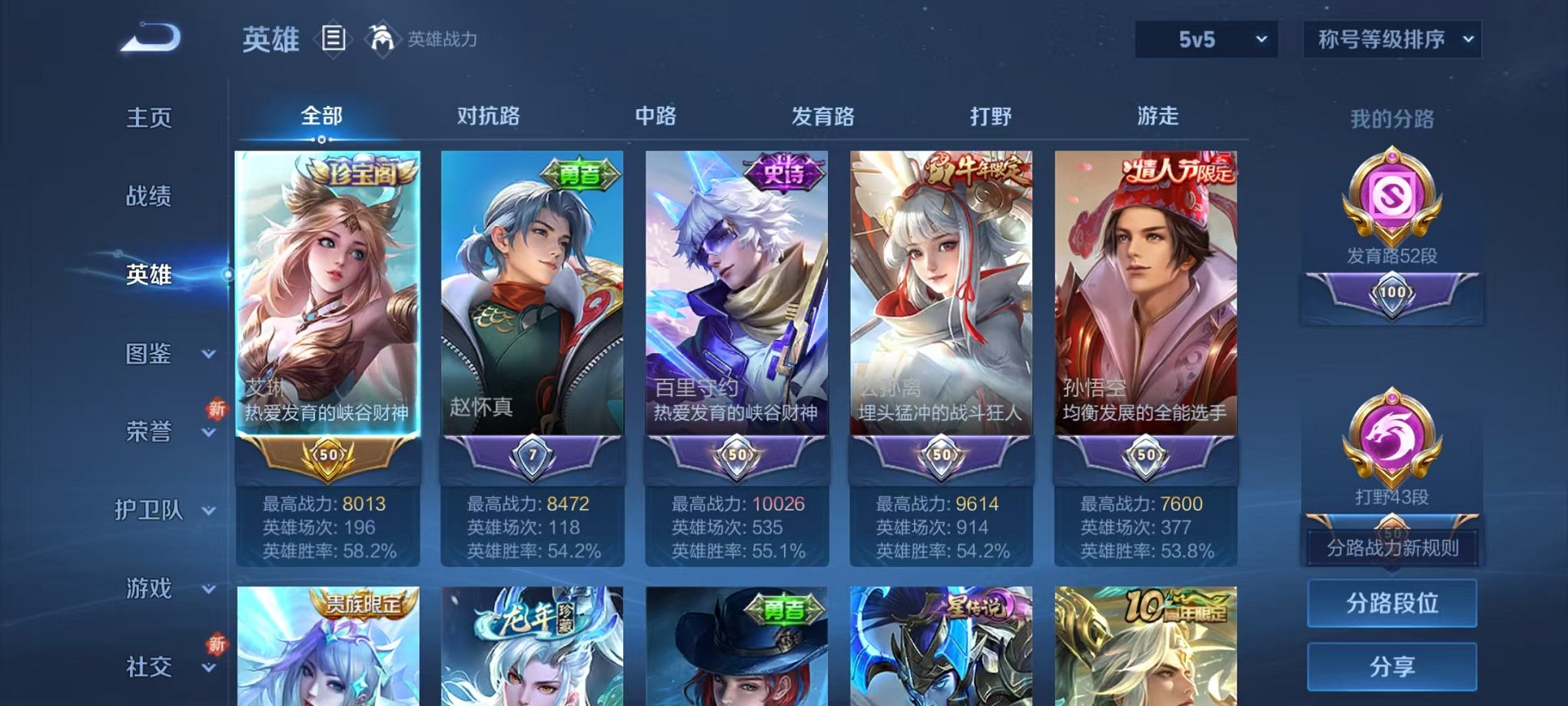Open the 战绩 match records sidebar entry
Viewport: 1568px width, 706px height.
pos(148,198)
